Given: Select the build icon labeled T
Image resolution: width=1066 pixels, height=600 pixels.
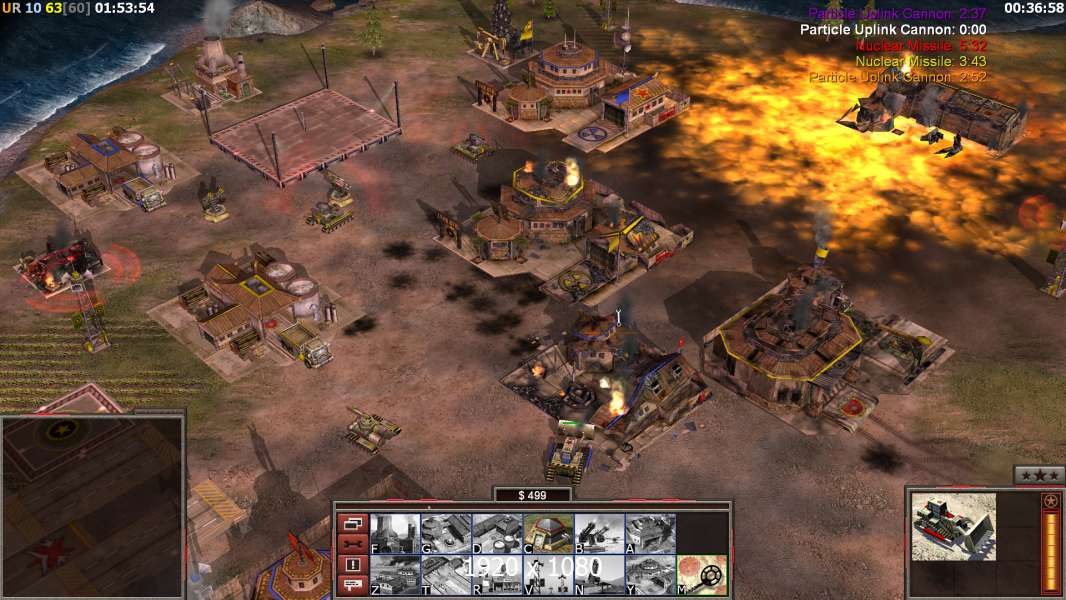Looking at the screenshot, I should pyautogui.click(x=446, y=575).
